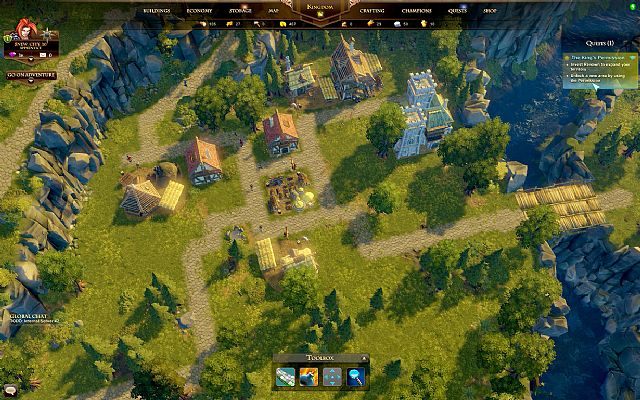640x400 pixels.
Task: Open the Champions menu
Action: point(417,9)
